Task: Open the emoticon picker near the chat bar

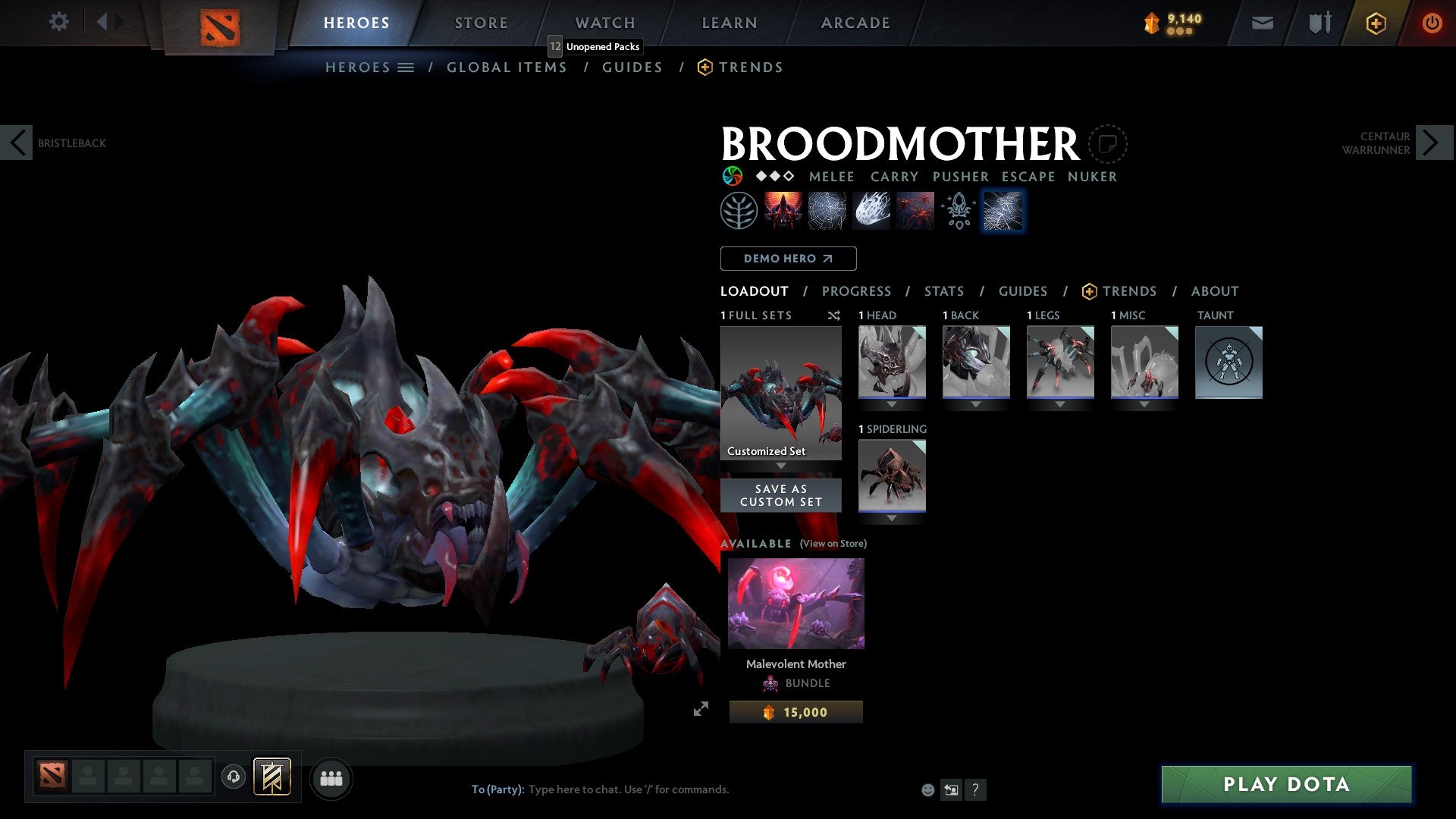Action: coord(927,789)
